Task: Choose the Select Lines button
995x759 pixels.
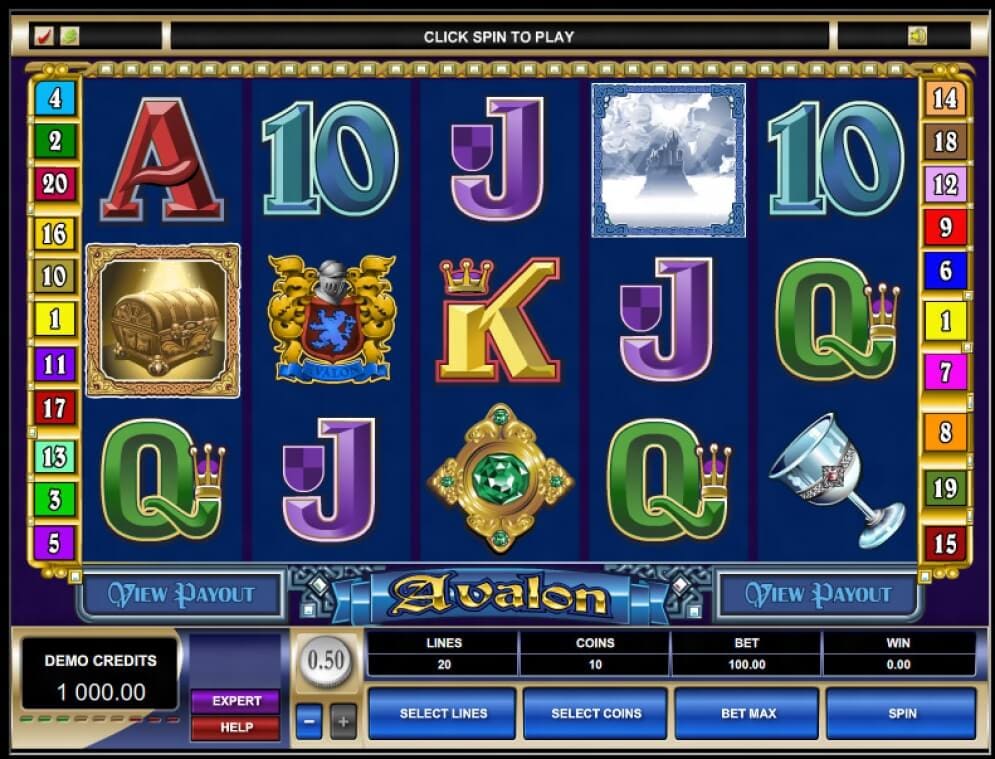Action: pyautogui.click(x=443, y=713)
